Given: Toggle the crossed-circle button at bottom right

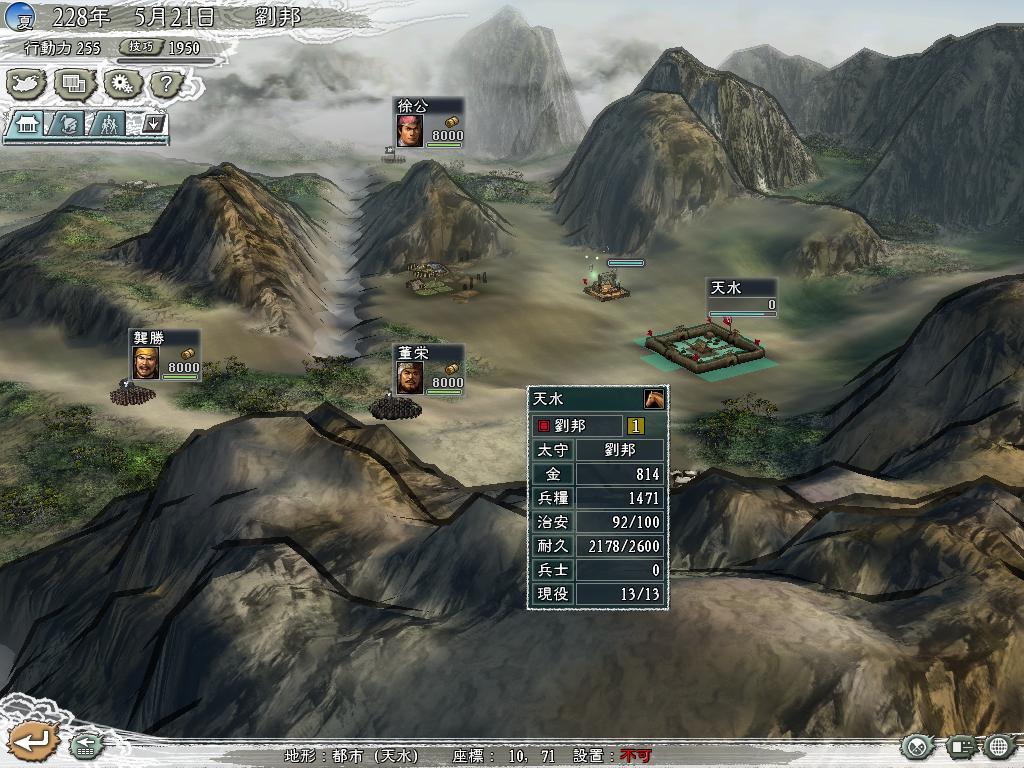Looking at the screenshot, I should pyautogui.click(x=916, y=746).
